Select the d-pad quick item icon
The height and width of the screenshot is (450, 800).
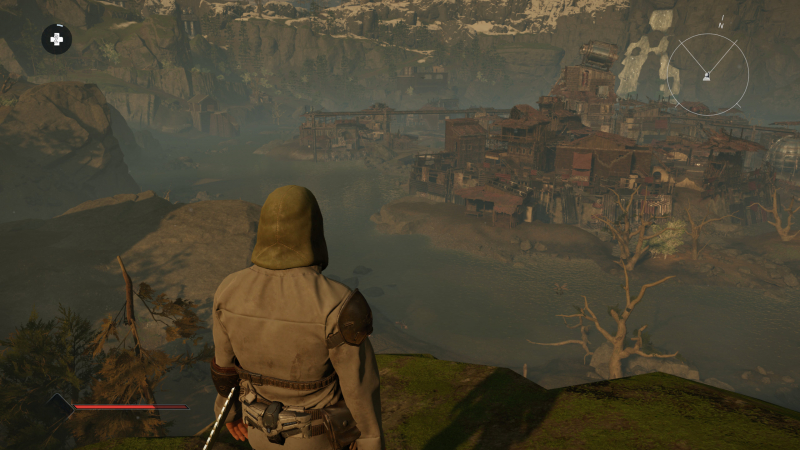(56, 39)
